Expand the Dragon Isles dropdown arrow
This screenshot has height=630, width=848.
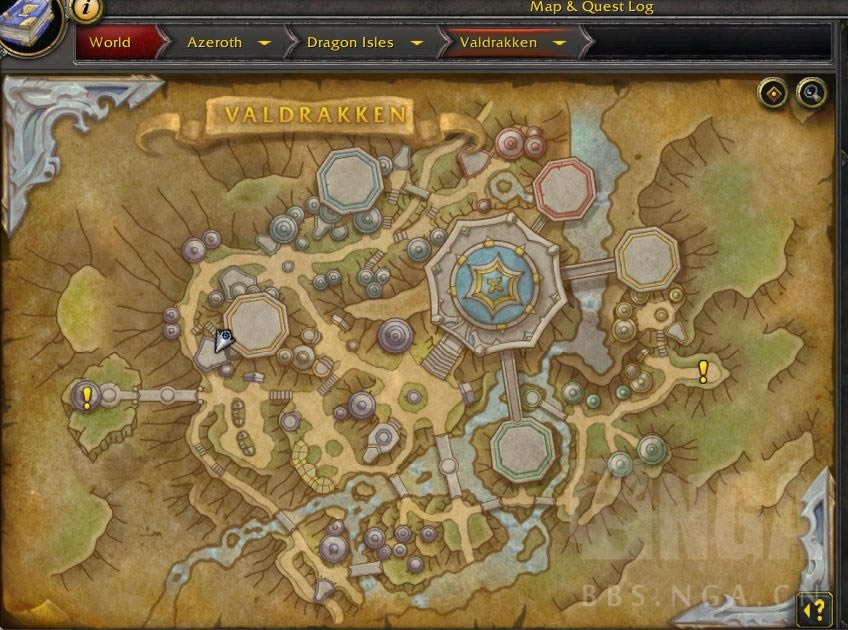coord(417,43)
